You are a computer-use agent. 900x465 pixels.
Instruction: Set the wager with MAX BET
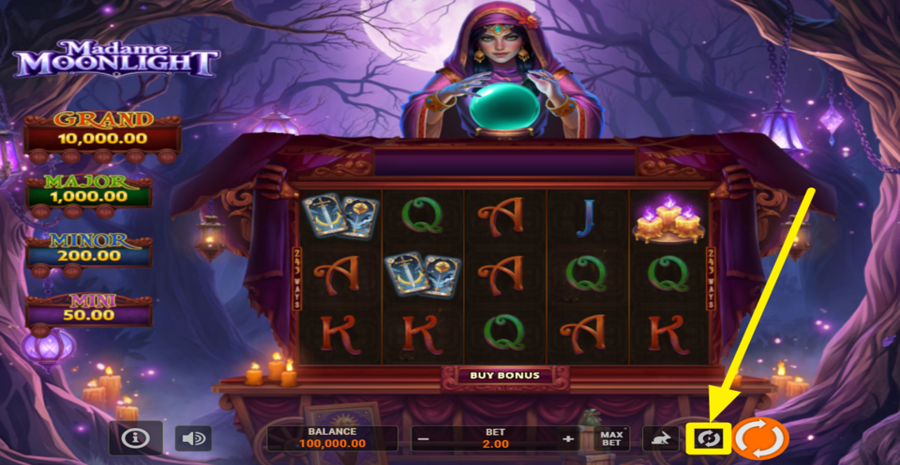tap(612, 438)
